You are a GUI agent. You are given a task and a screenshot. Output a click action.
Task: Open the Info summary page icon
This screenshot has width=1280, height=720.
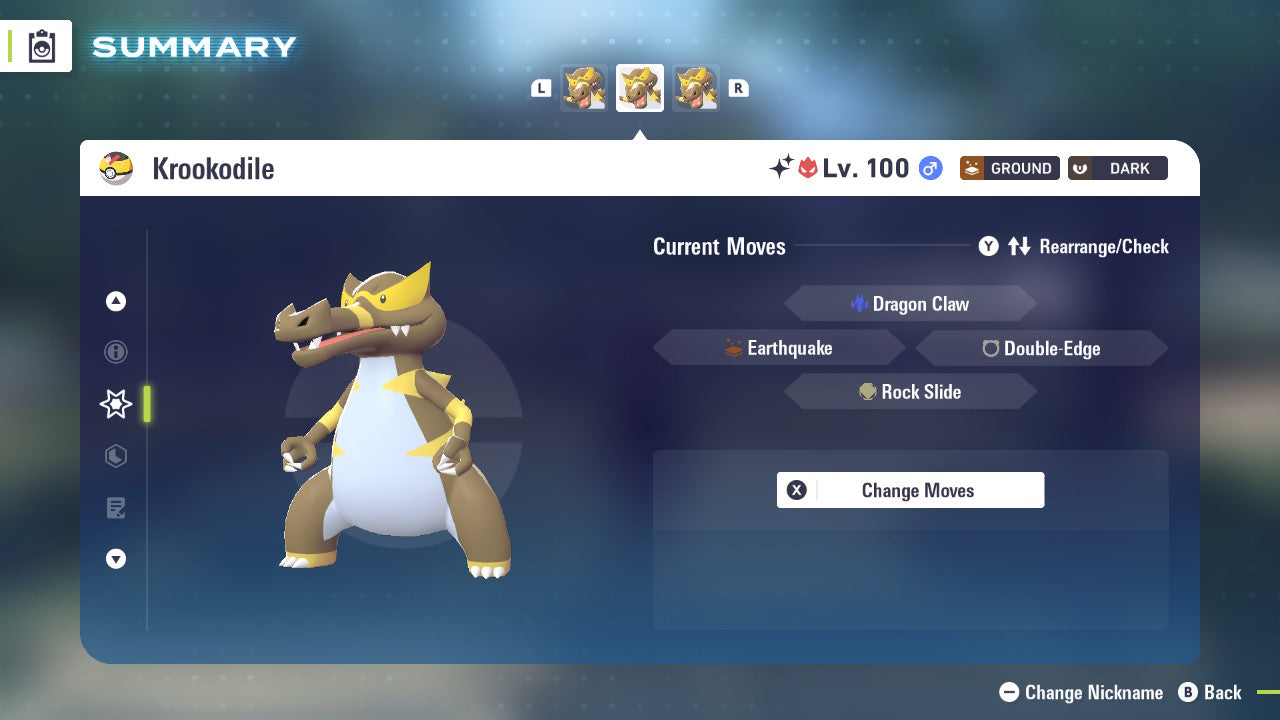[x=116, y=352]
